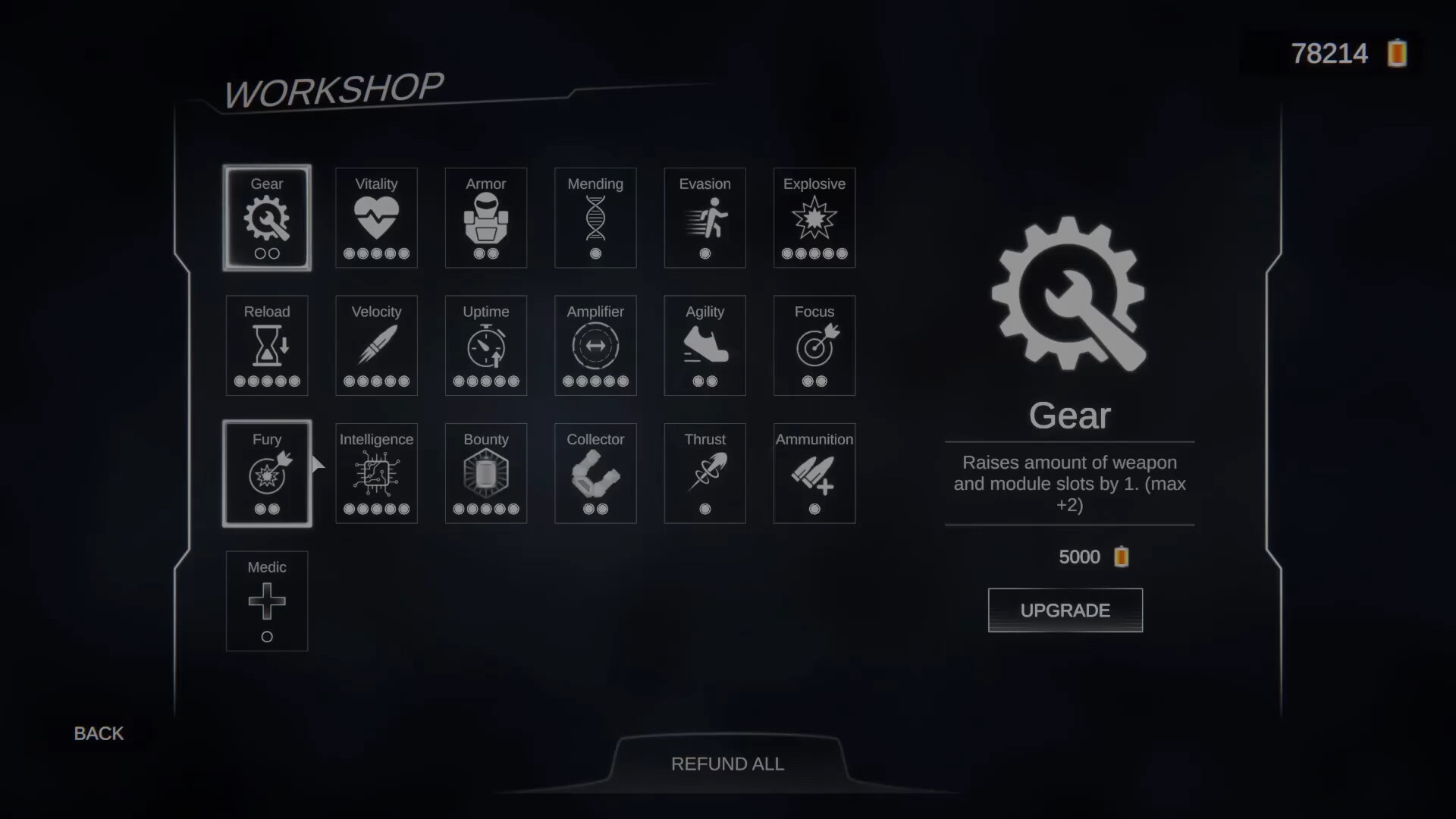
Task: Select the Gear upgrade icon
Action: pyautogui.click(x=266, y=218)
